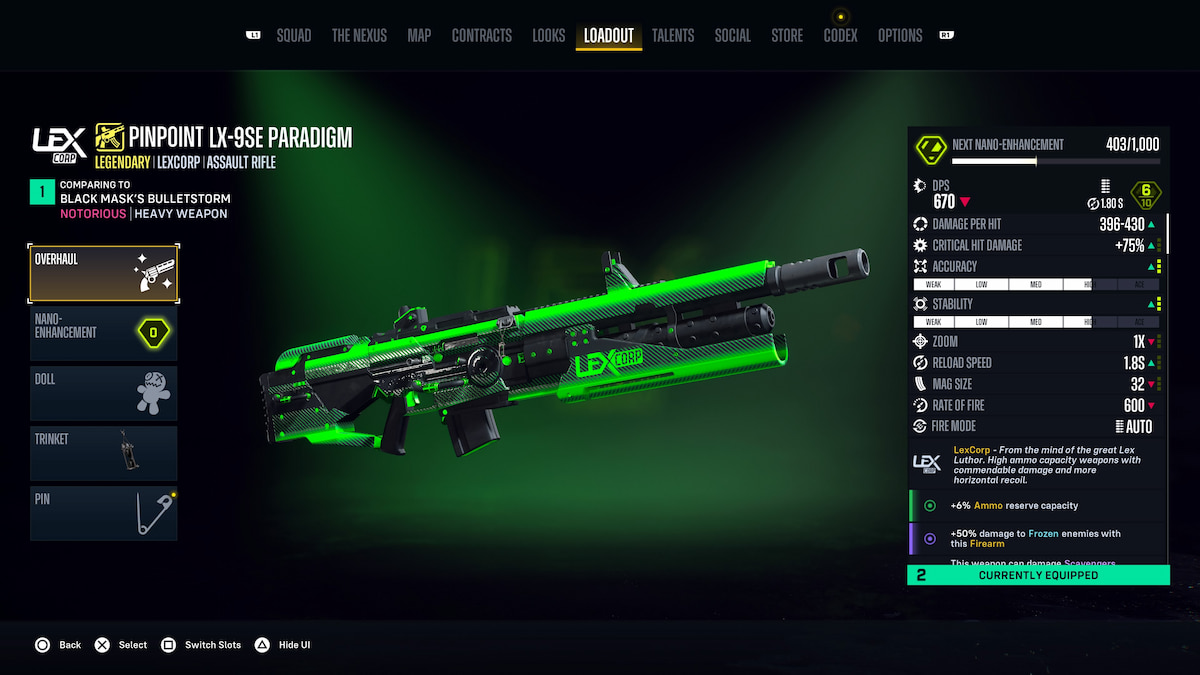Switch to the Codex tab

point(840,36)
